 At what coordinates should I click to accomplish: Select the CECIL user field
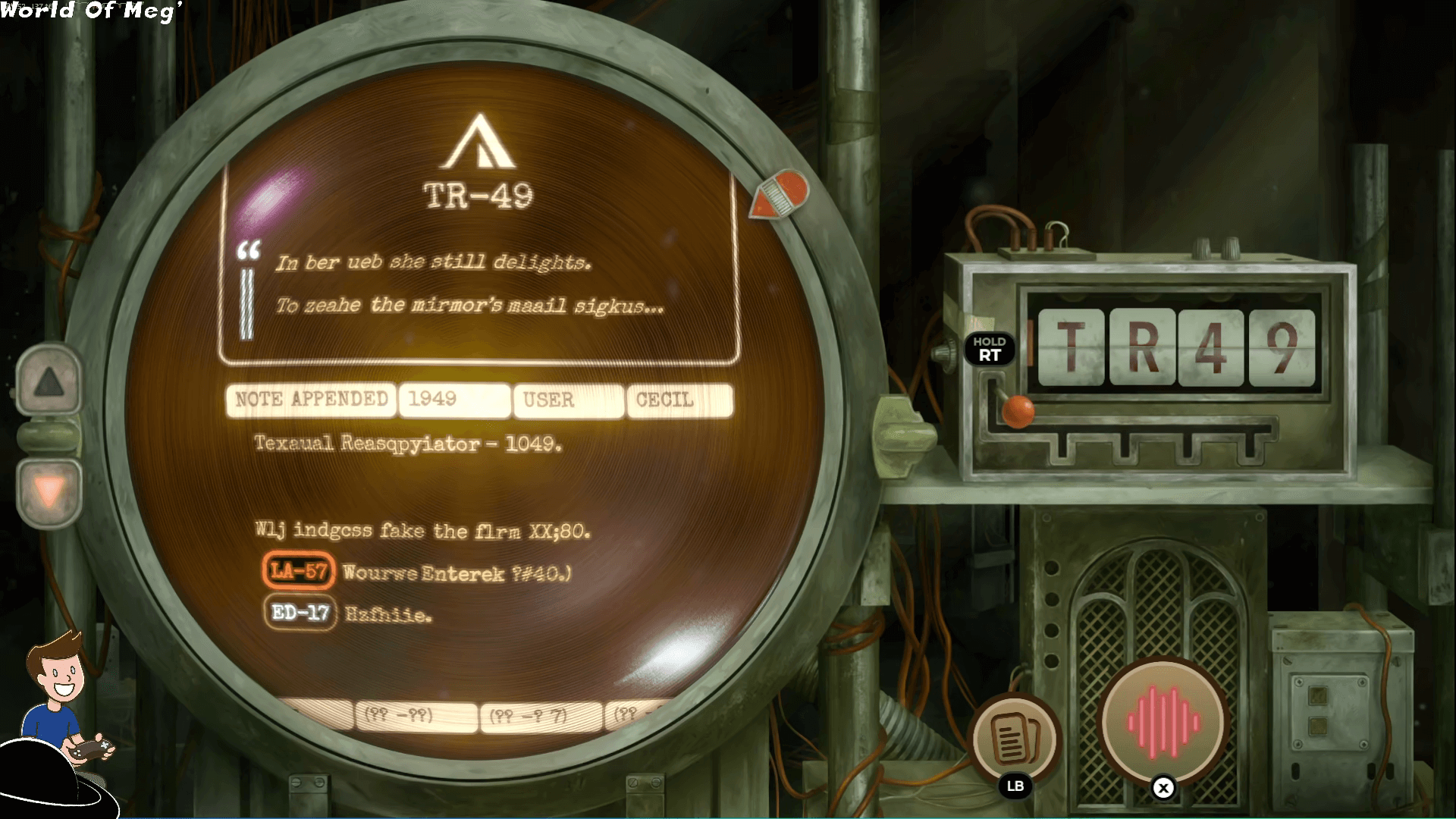[x=679, y=400]
